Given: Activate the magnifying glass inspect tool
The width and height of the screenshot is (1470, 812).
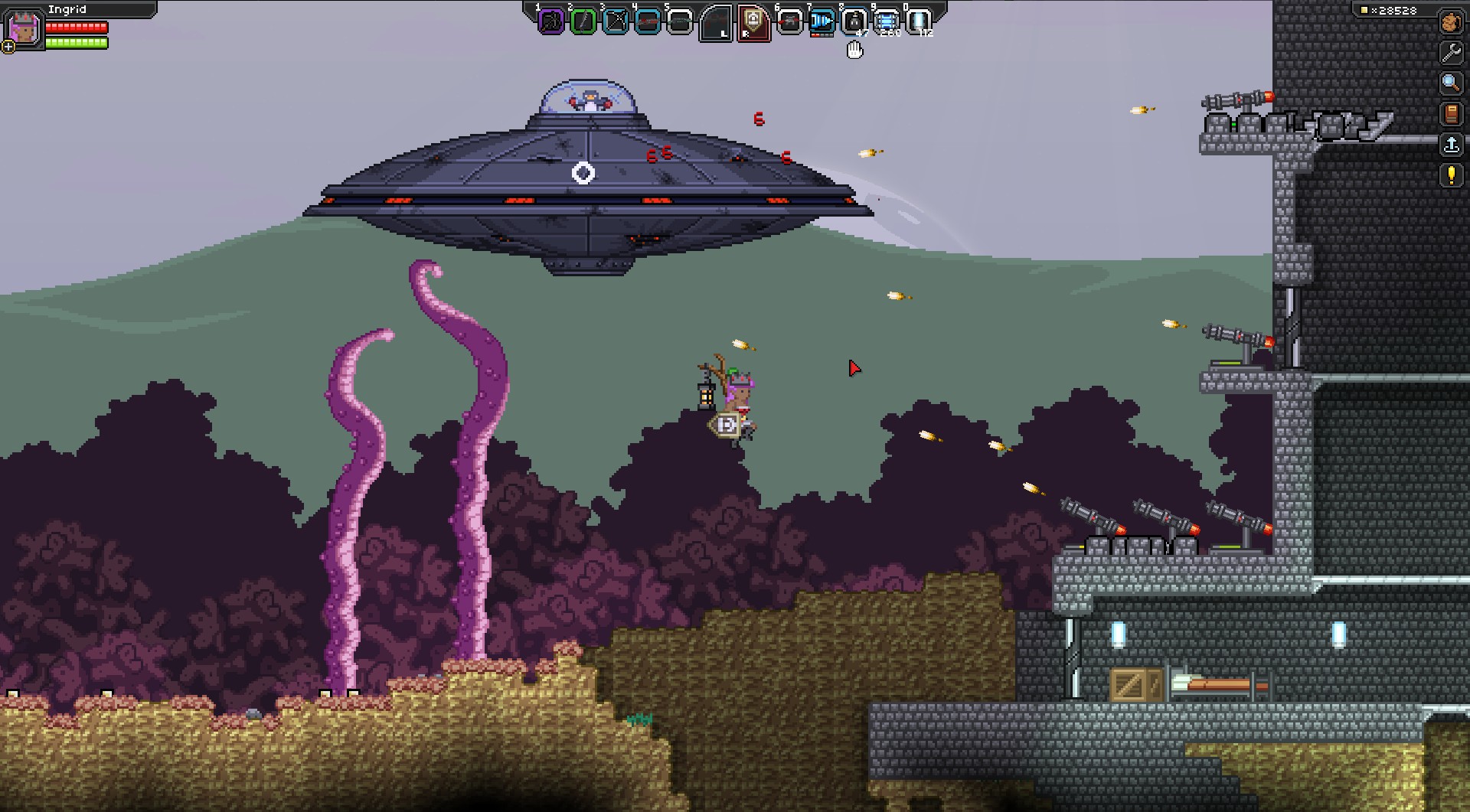Looking at the screenshot, I should click(1450, 83).
